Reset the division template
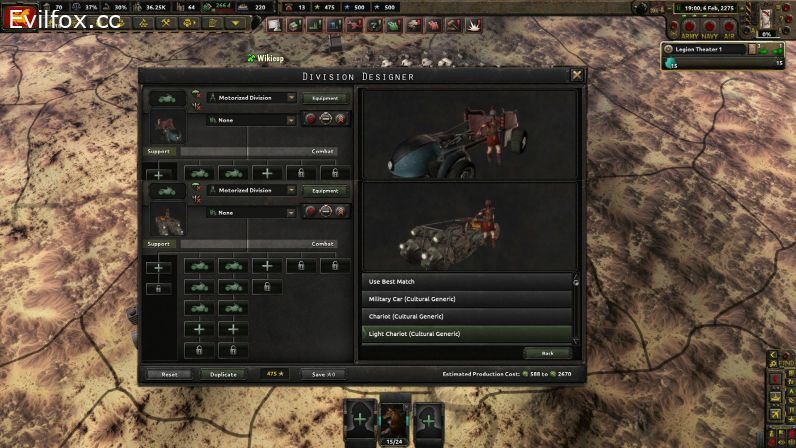Viewport: 796px width, 448px height. point(169,374)
